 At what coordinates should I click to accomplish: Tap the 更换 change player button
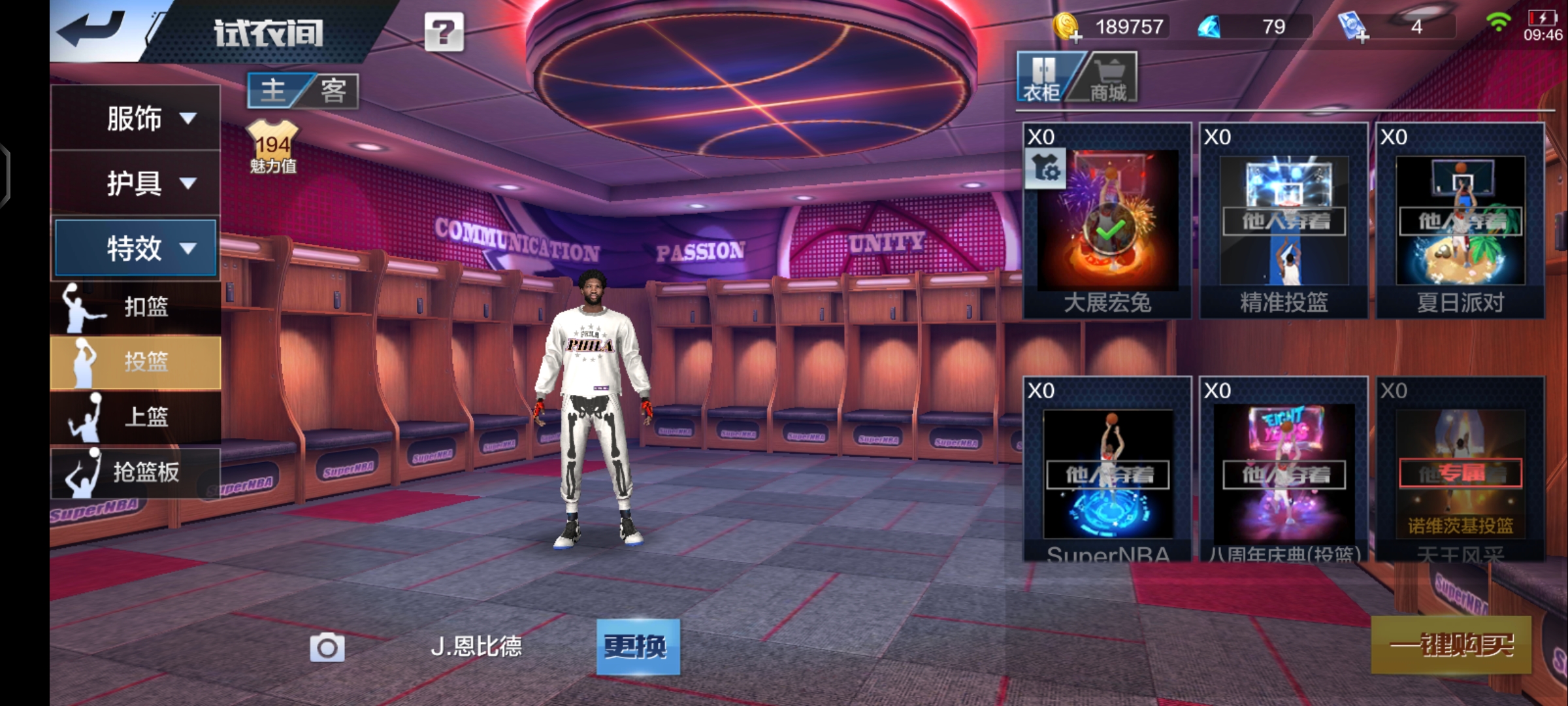coord(638,647)
